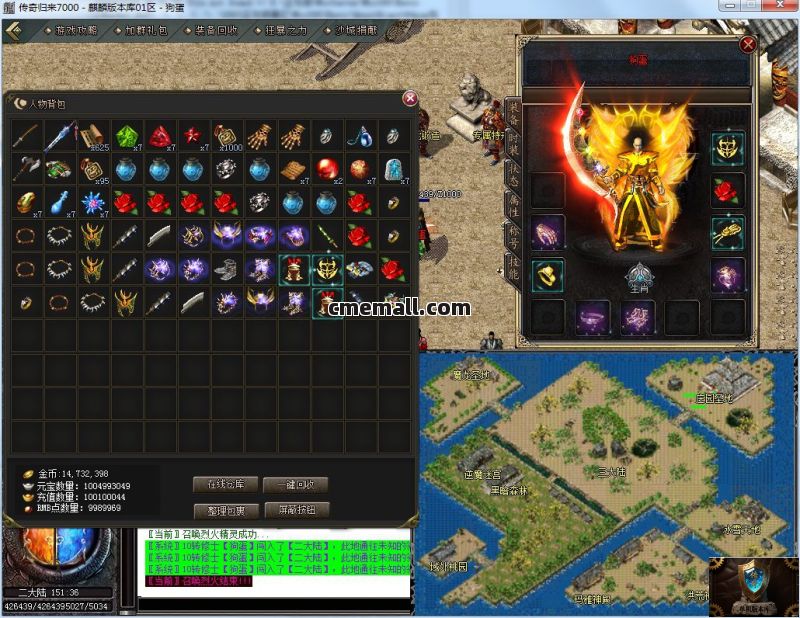This screenshot has height=618, width=800.
Task: Select the scroll stack marked x625
Action: (92, 136)
